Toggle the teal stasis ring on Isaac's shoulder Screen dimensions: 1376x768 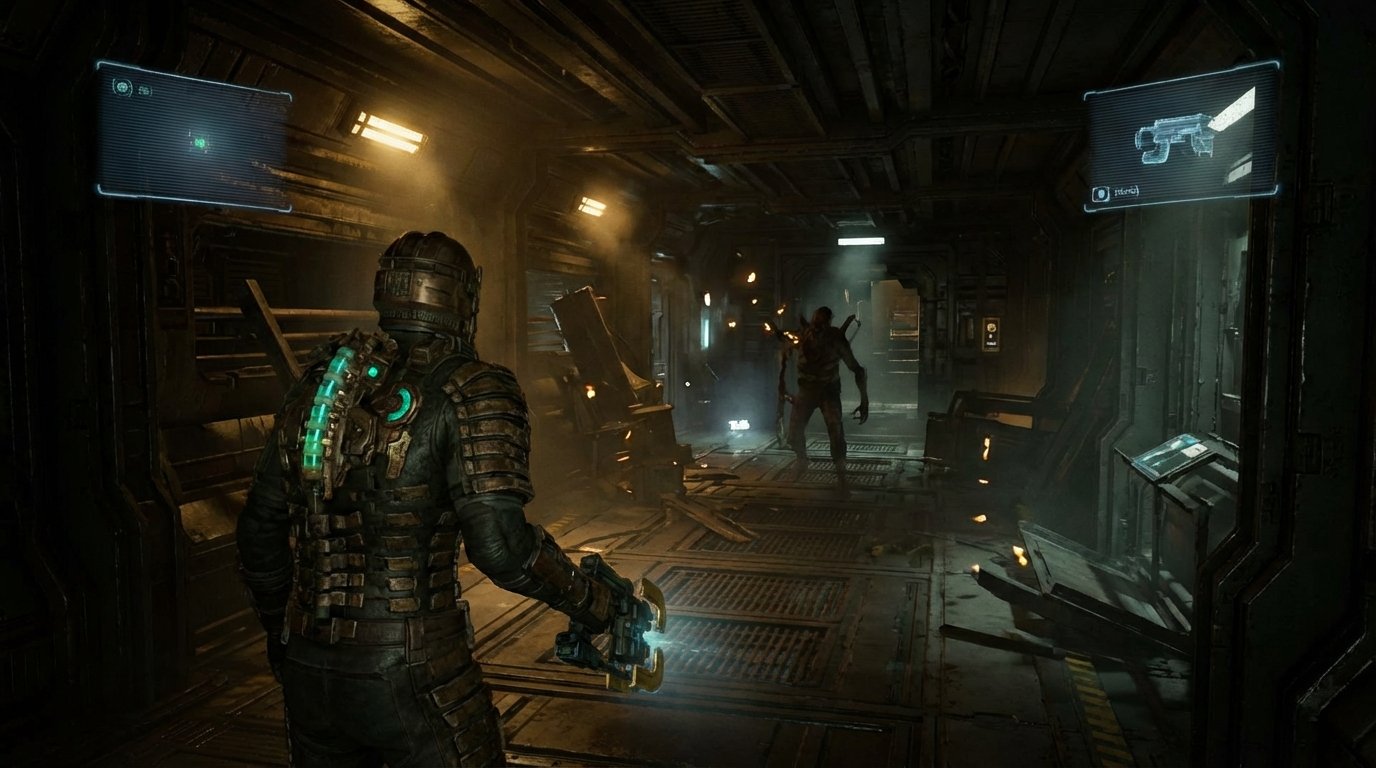click(x=399, y=403)
